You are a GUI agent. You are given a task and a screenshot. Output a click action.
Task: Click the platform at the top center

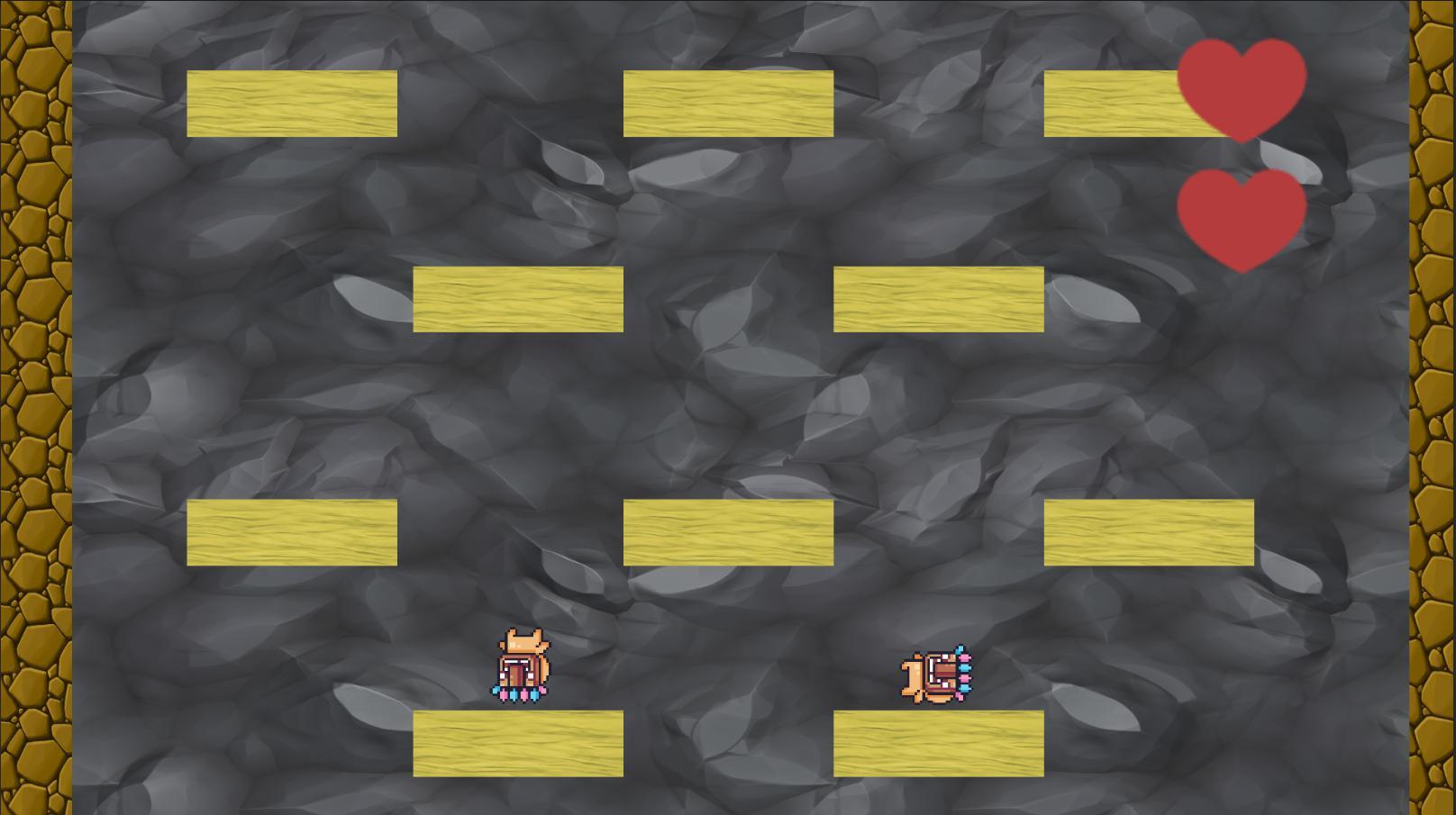pos(727,102)
